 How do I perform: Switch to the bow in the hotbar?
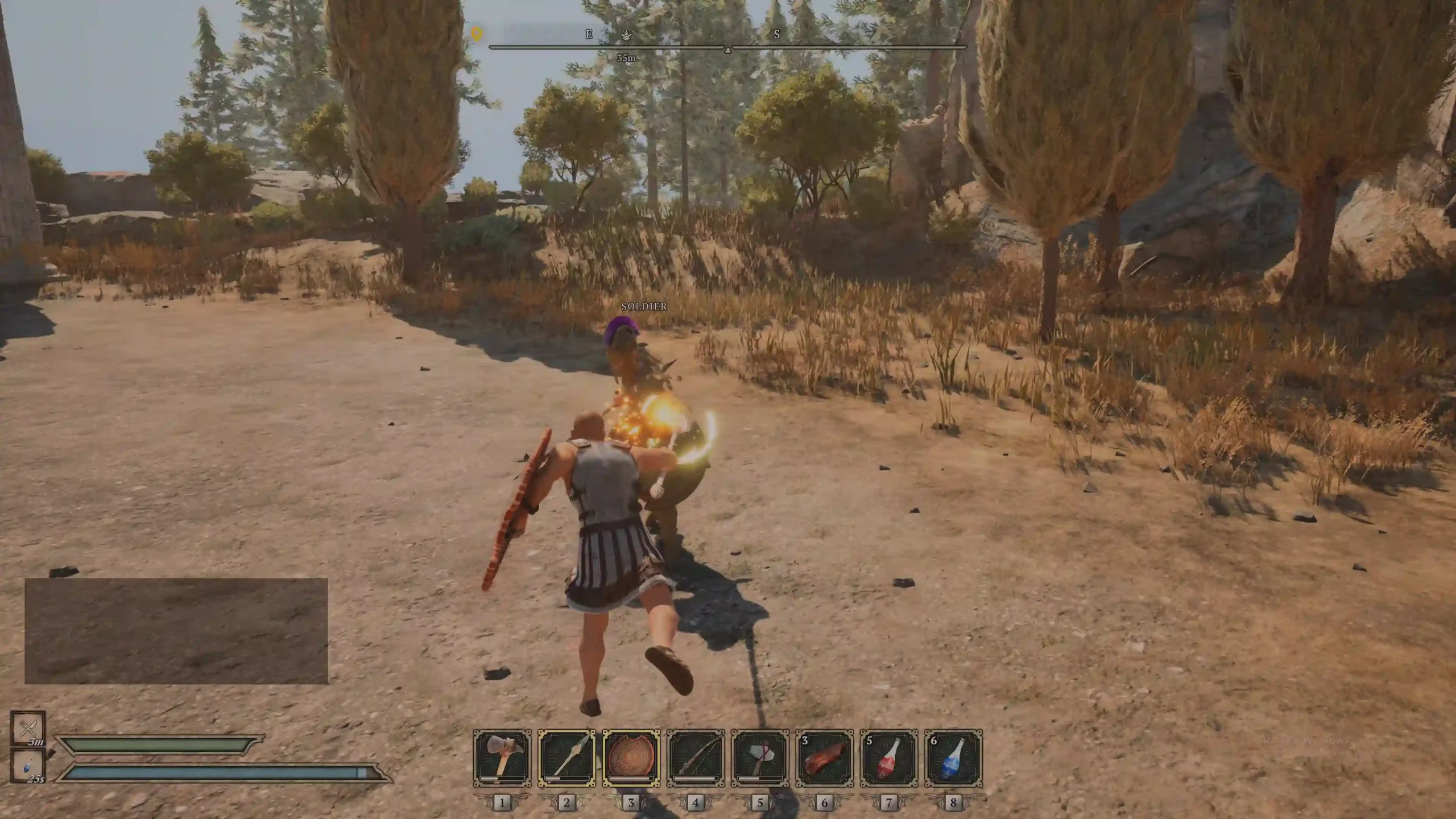tap(696, 758)
